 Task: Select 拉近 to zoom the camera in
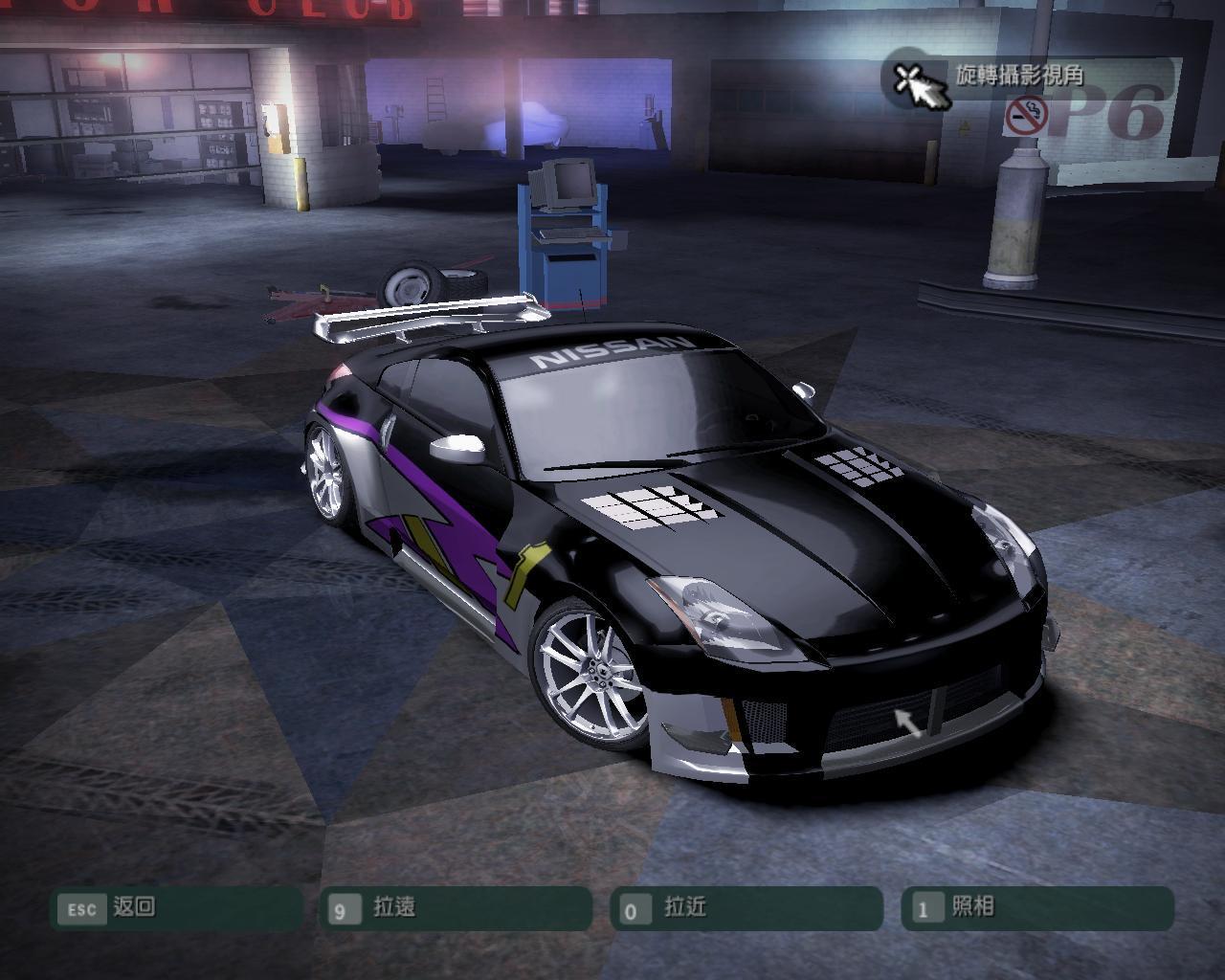pos(746,907)
